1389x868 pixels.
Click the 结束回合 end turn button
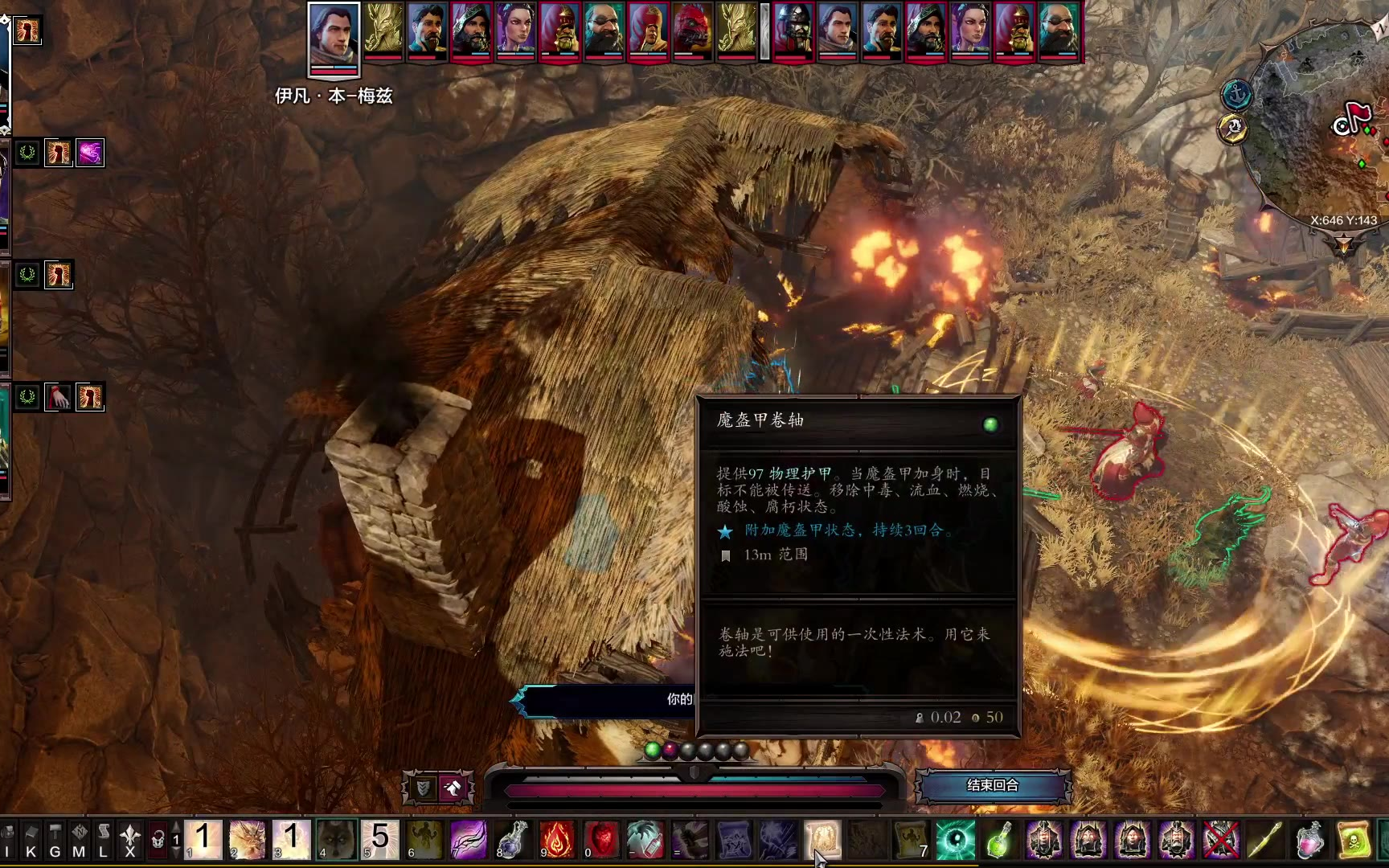tap(993, 785)
